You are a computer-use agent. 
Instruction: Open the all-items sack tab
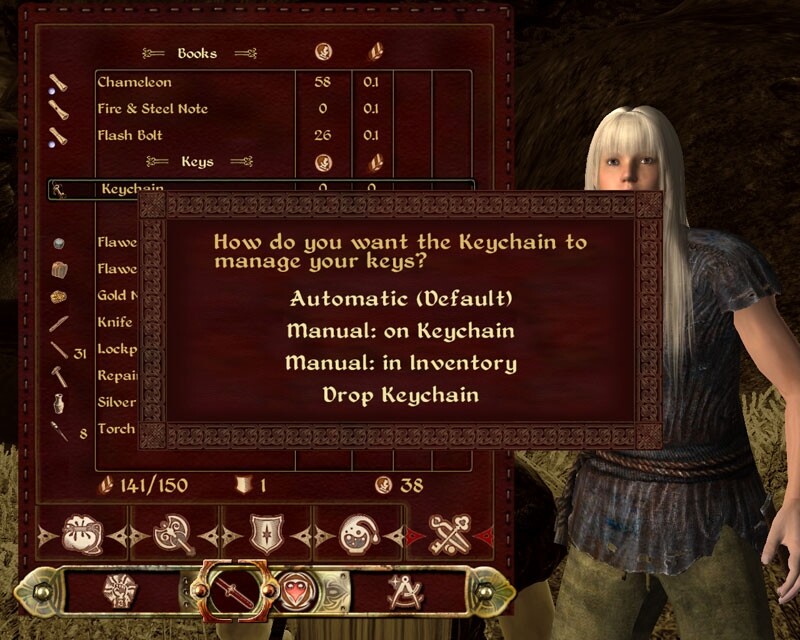82,533
